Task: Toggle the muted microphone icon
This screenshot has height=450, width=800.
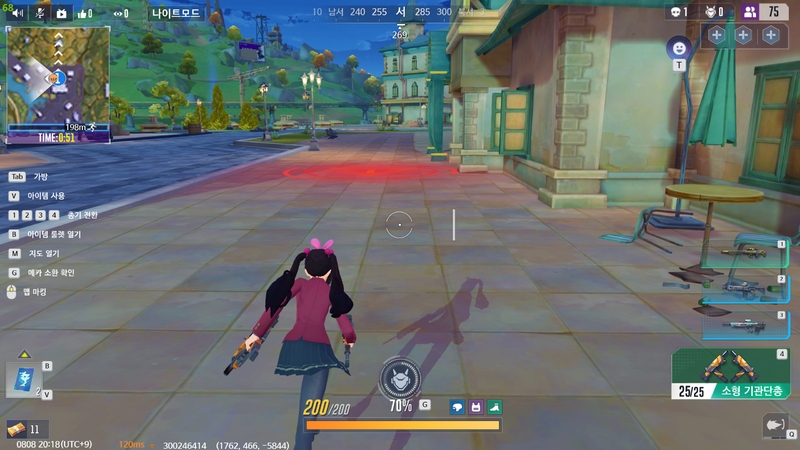Action: click(x=40, y=14)
